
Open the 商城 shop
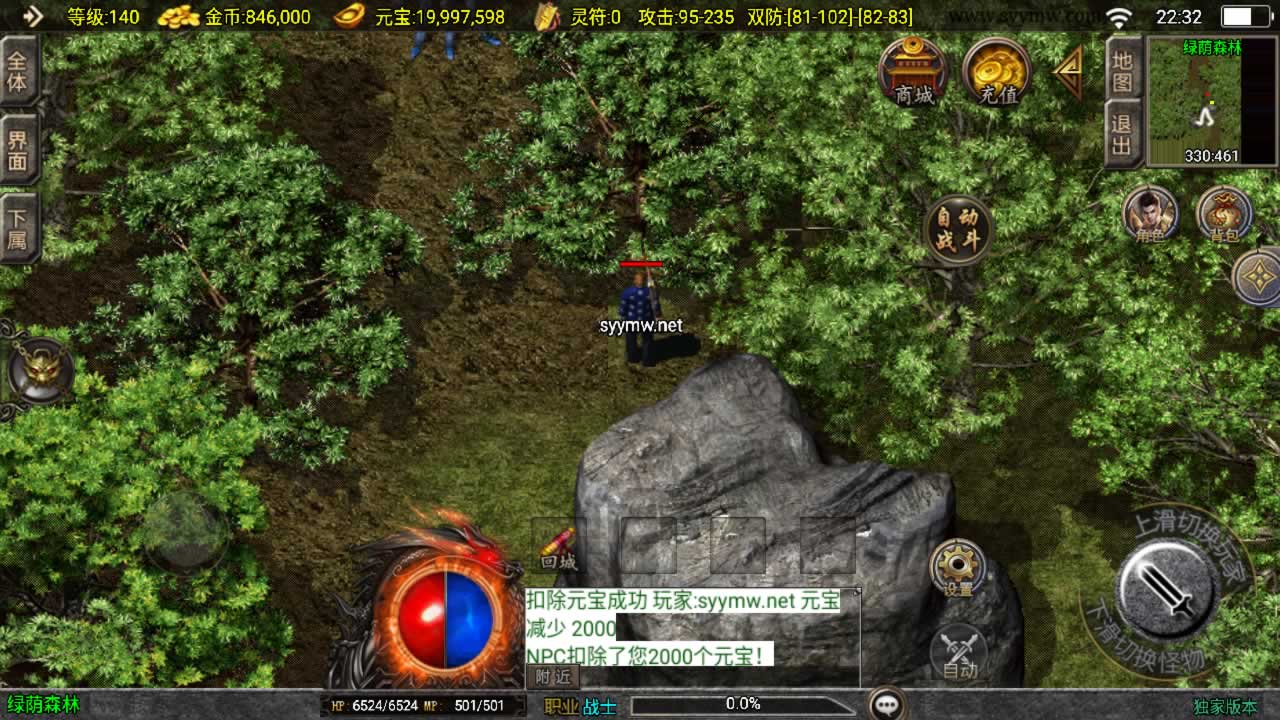tap(913, 73)
